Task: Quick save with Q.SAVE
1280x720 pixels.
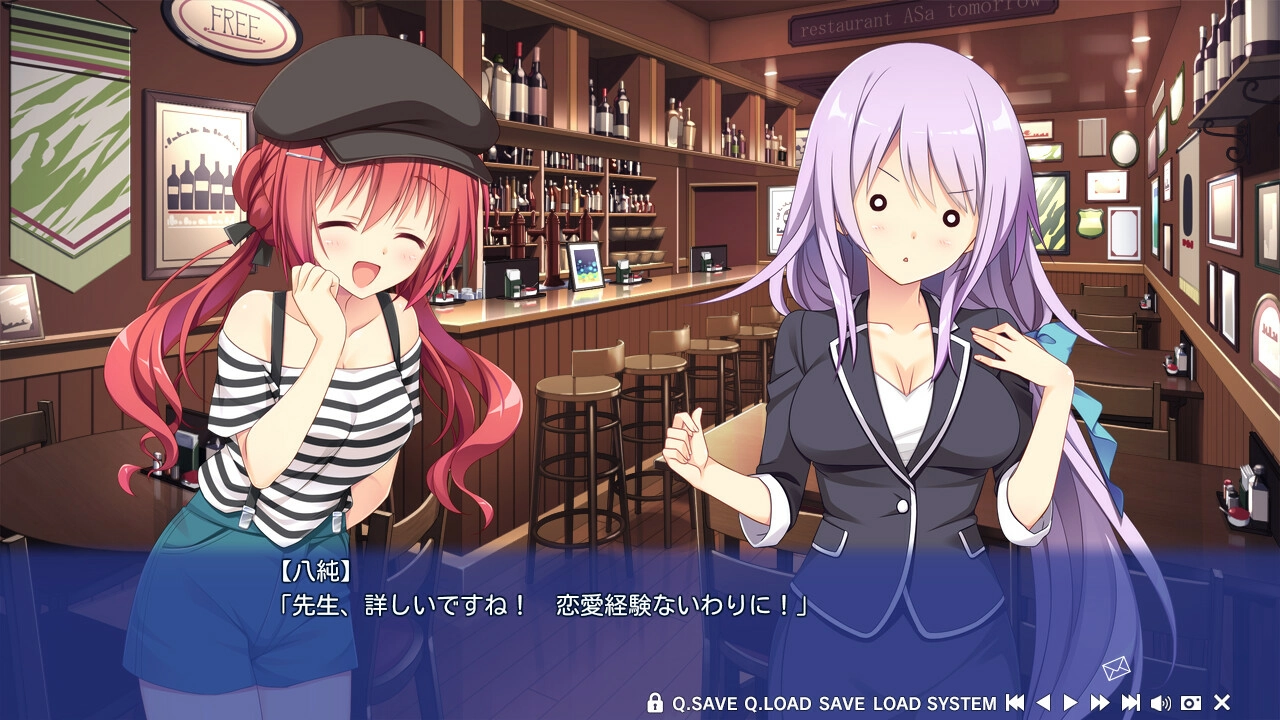Action: point(704,703)
